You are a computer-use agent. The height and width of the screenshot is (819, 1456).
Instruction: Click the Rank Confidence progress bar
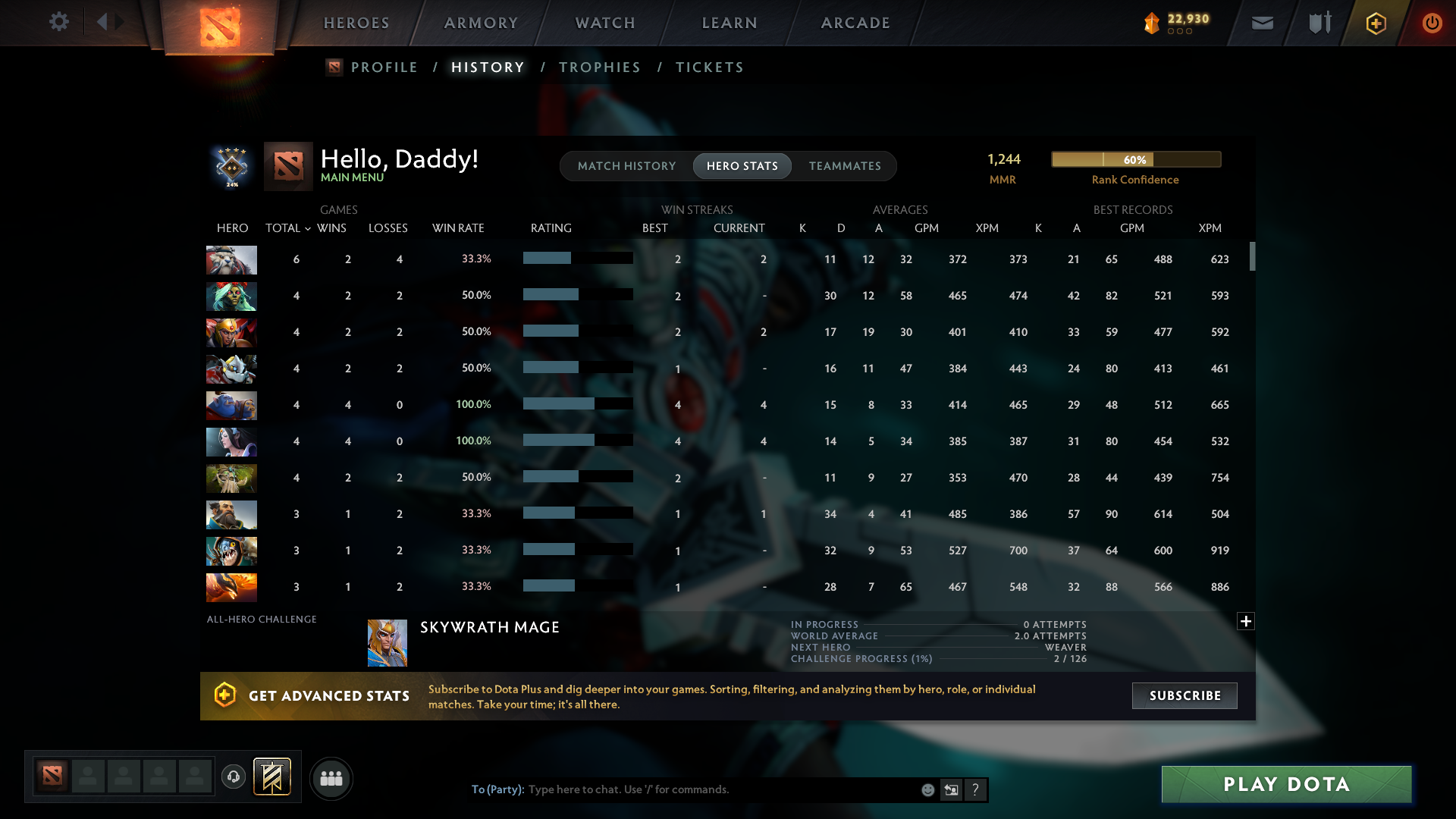coord(1135,159)
